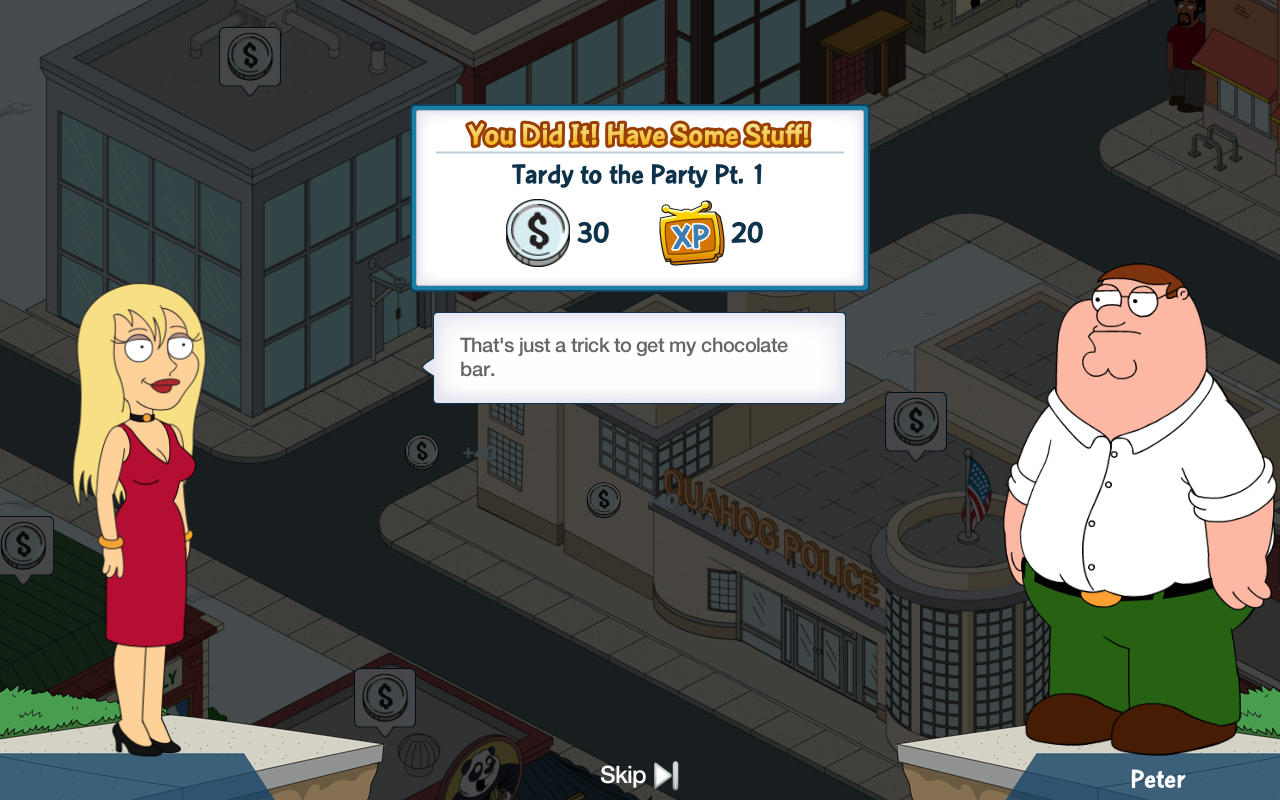Dismiss the Tardy to the Party reward panel
Screen dimensions: 1280x800
[x=639, y=198]
